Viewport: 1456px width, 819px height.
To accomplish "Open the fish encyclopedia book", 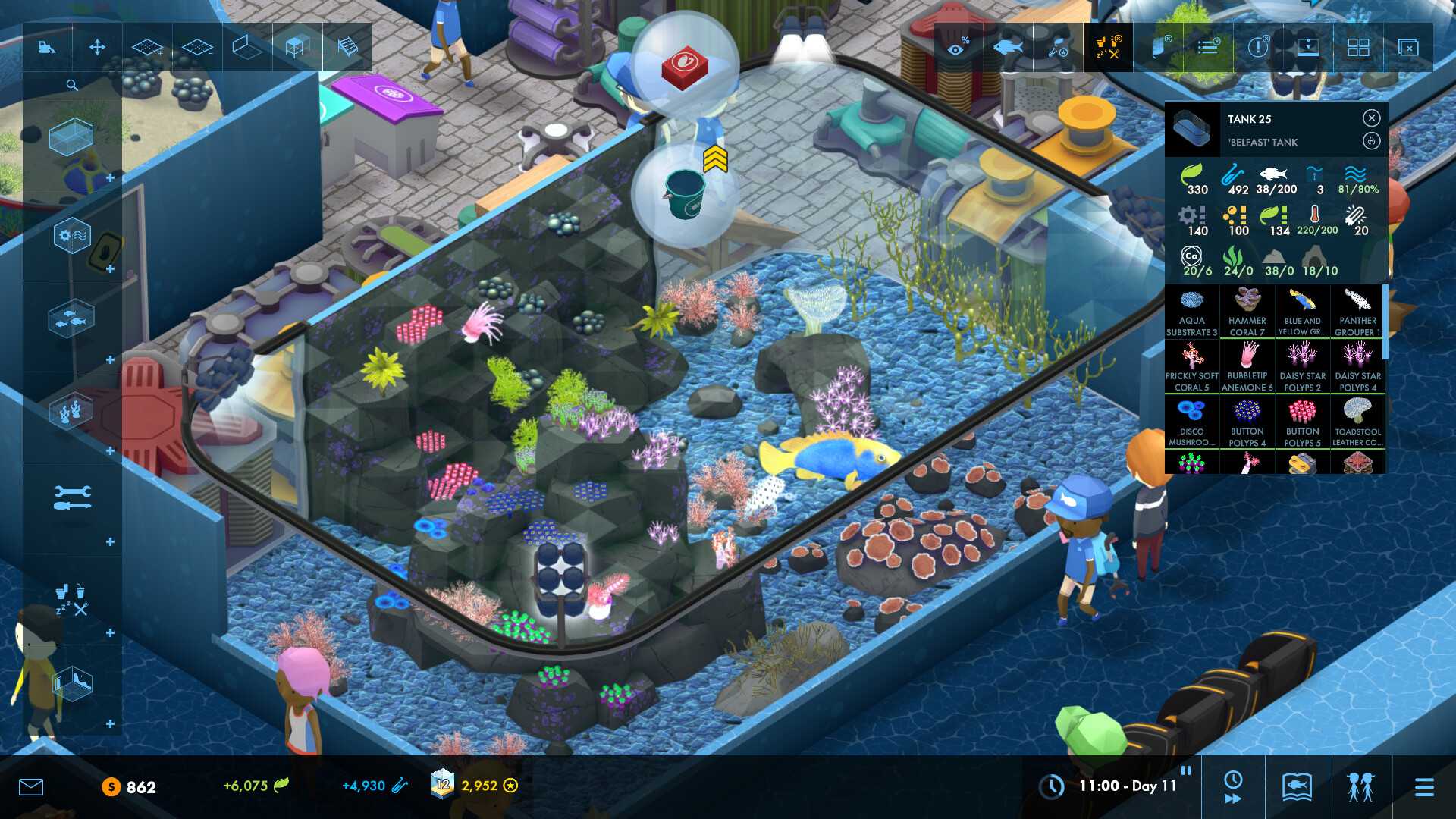I will [x=1297, y=787].
